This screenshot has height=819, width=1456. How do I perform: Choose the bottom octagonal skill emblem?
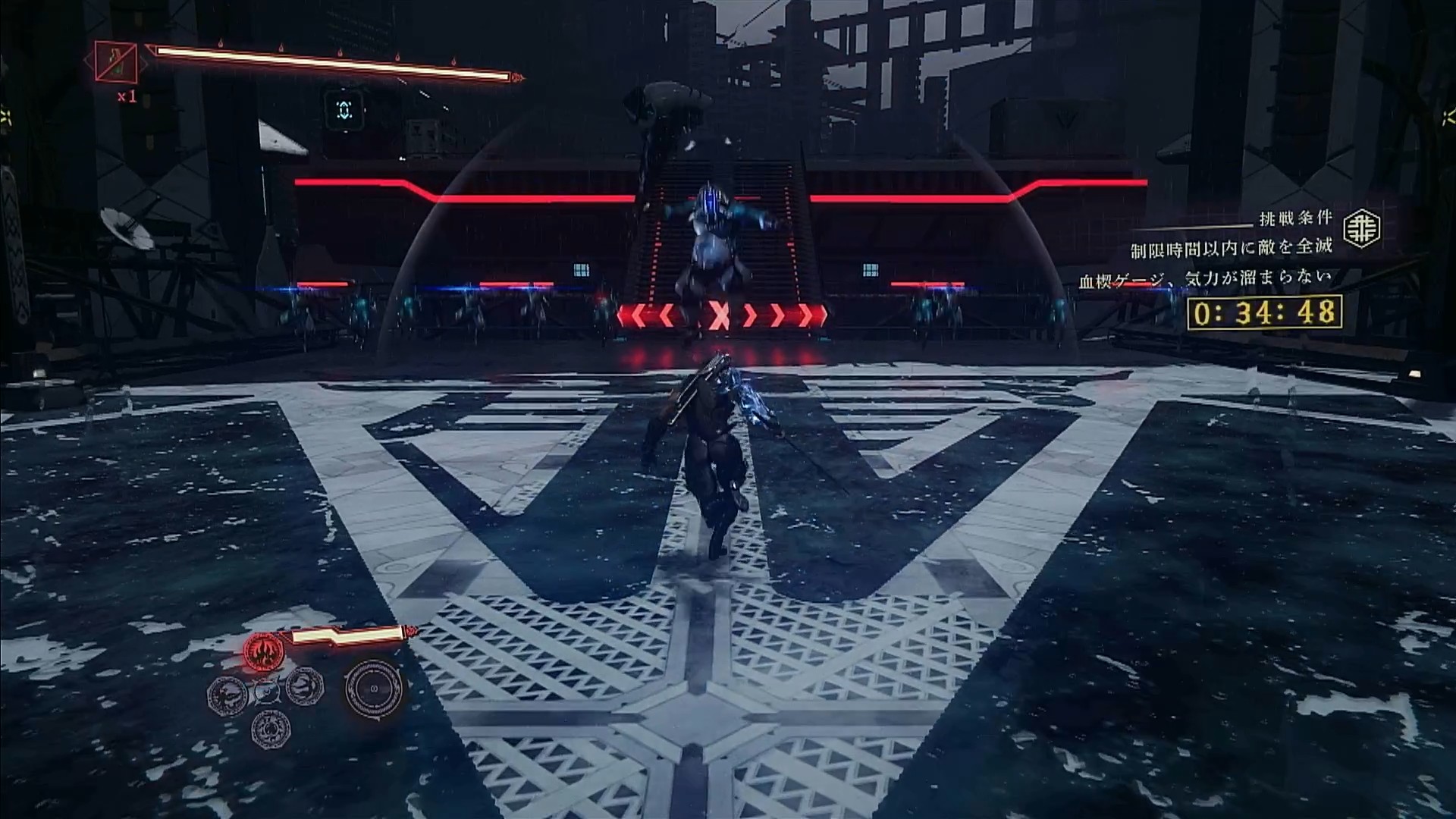270,729
